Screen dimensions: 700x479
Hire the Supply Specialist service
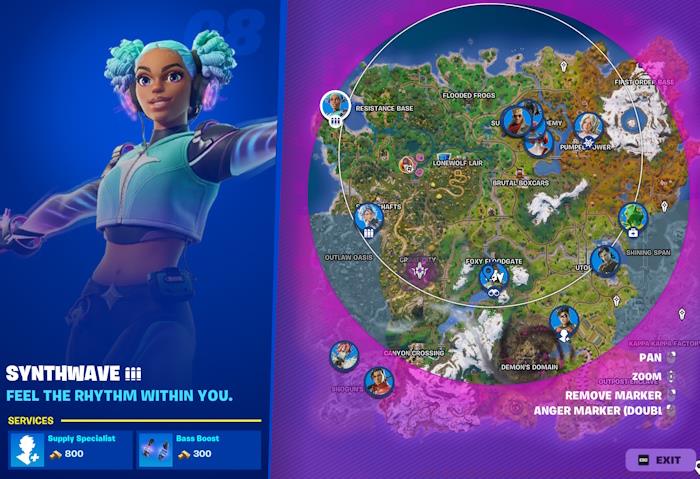pos(70,449)
